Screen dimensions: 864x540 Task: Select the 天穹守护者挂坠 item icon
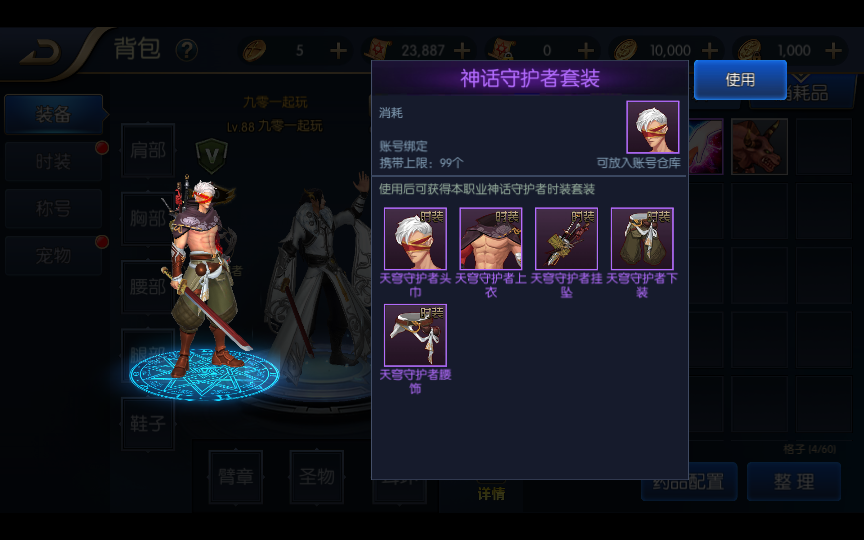coord(566,239)
